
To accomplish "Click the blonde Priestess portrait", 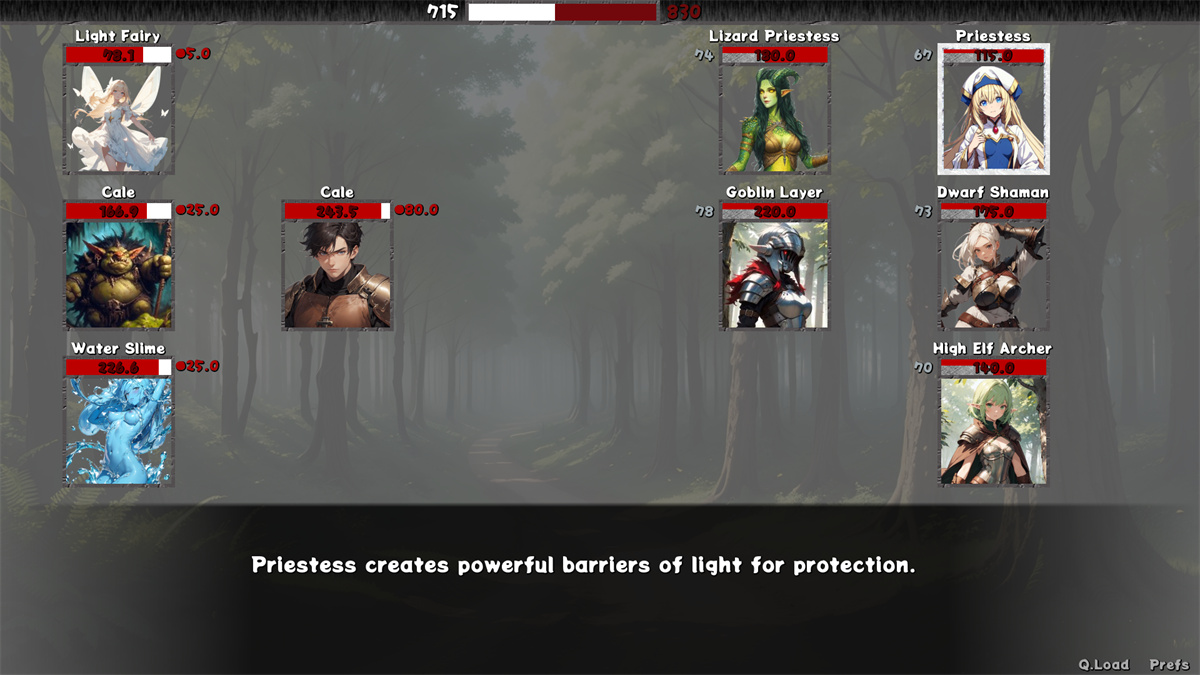I will point(993,119).
